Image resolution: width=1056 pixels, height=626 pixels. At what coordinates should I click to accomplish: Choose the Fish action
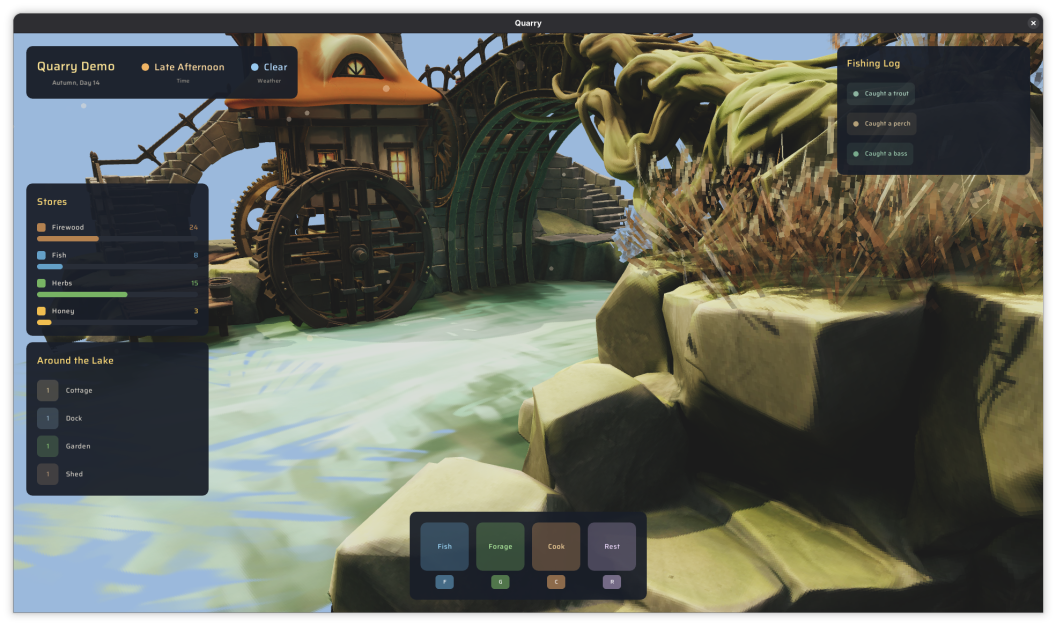pyautogui.click(x=444, y=547)
